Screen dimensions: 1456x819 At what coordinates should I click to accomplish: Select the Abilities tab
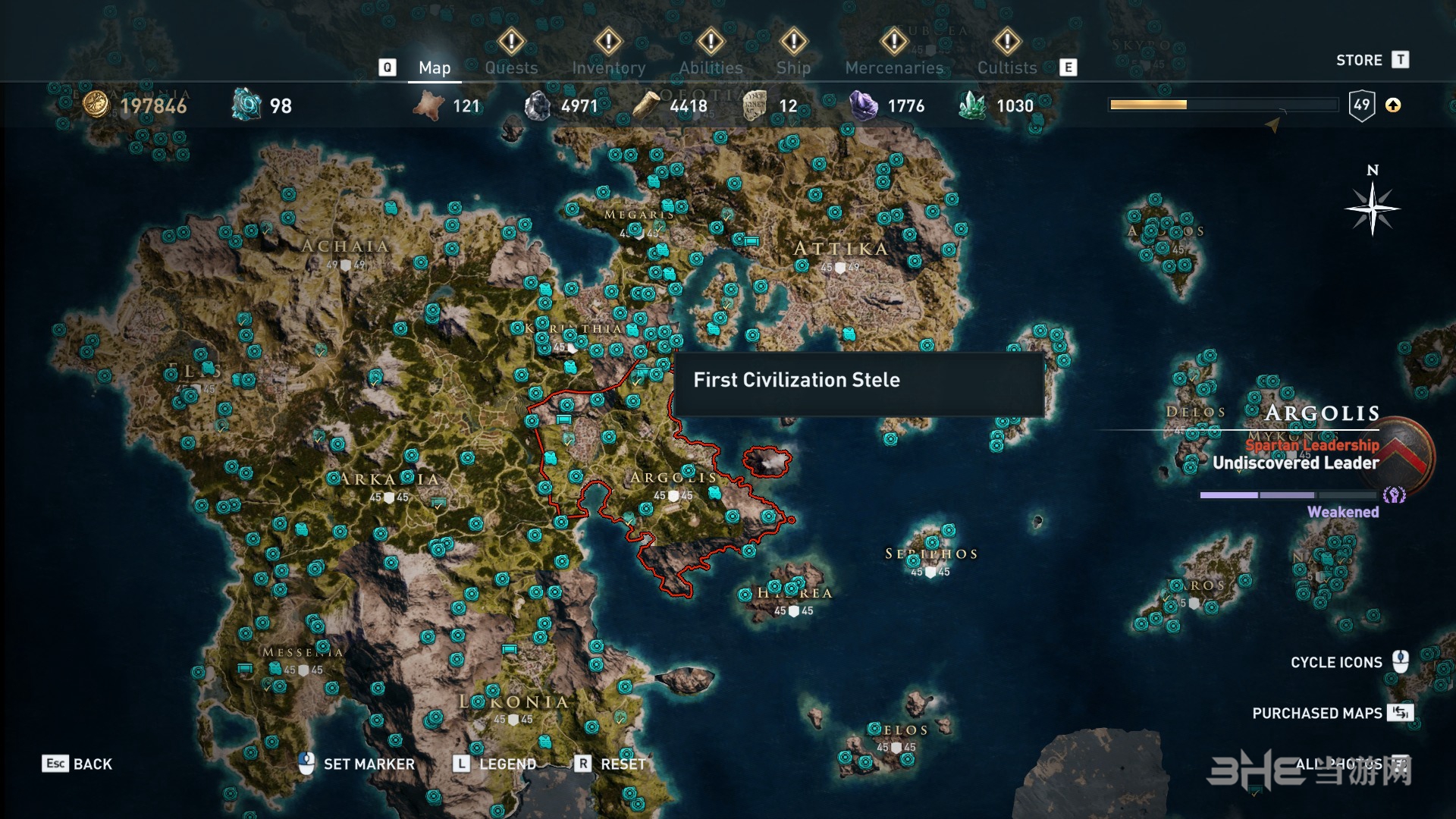point(711,67)
